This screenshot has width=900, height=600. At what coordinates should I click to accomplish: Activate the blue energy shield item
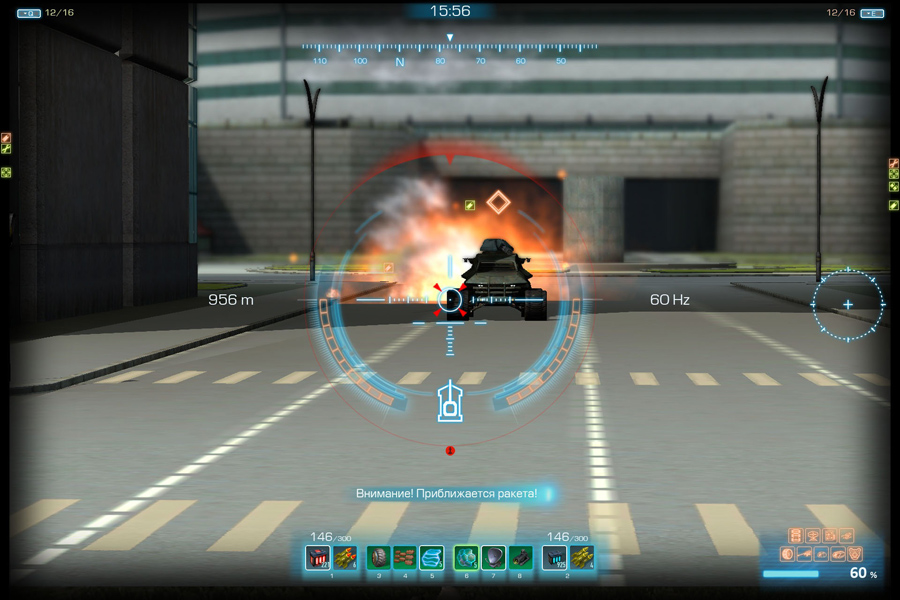(x=431, y=558)
